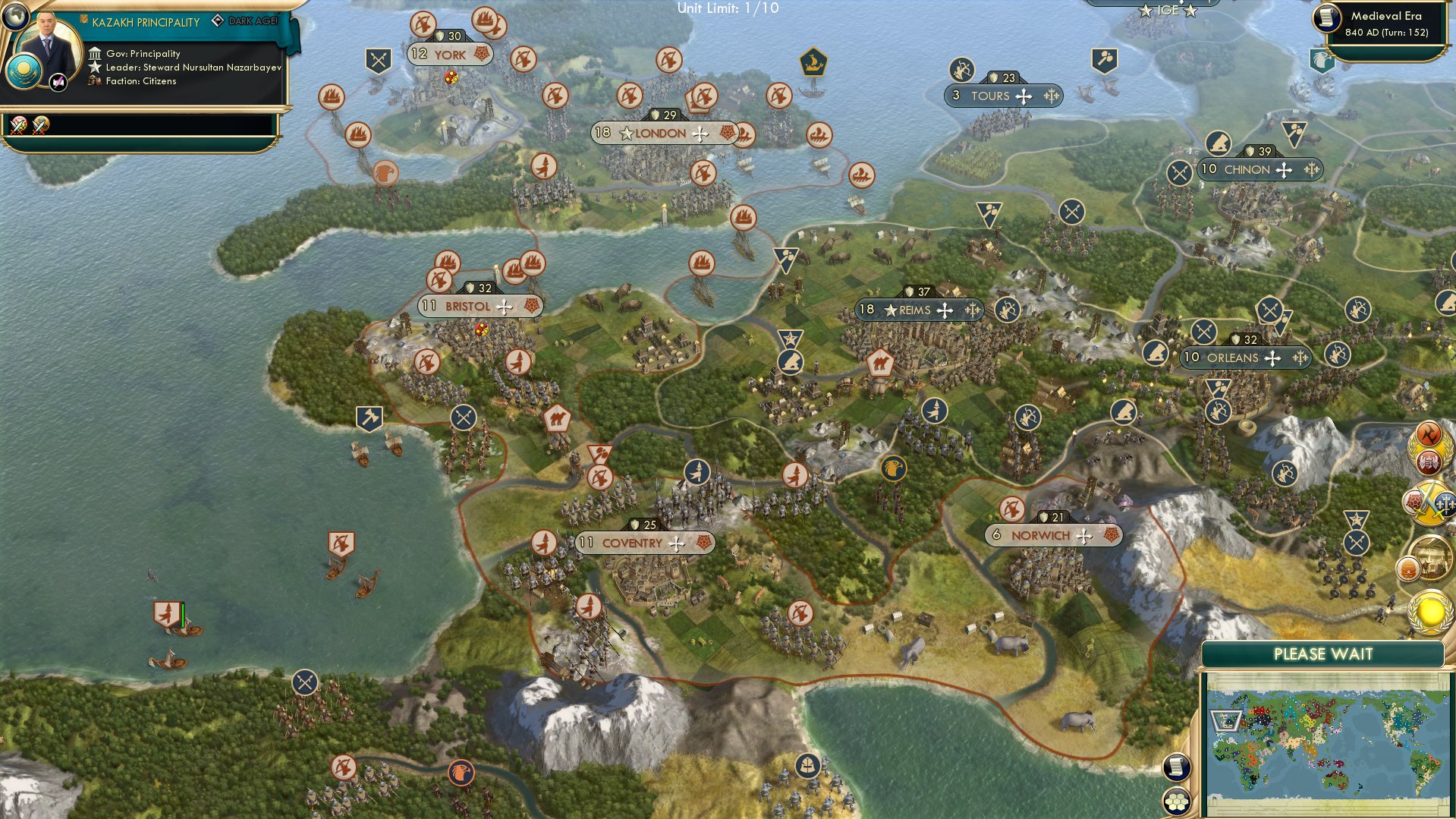
Task: Click the Bristol city banner
Action: pyautogui.click(x=478, y=306)
